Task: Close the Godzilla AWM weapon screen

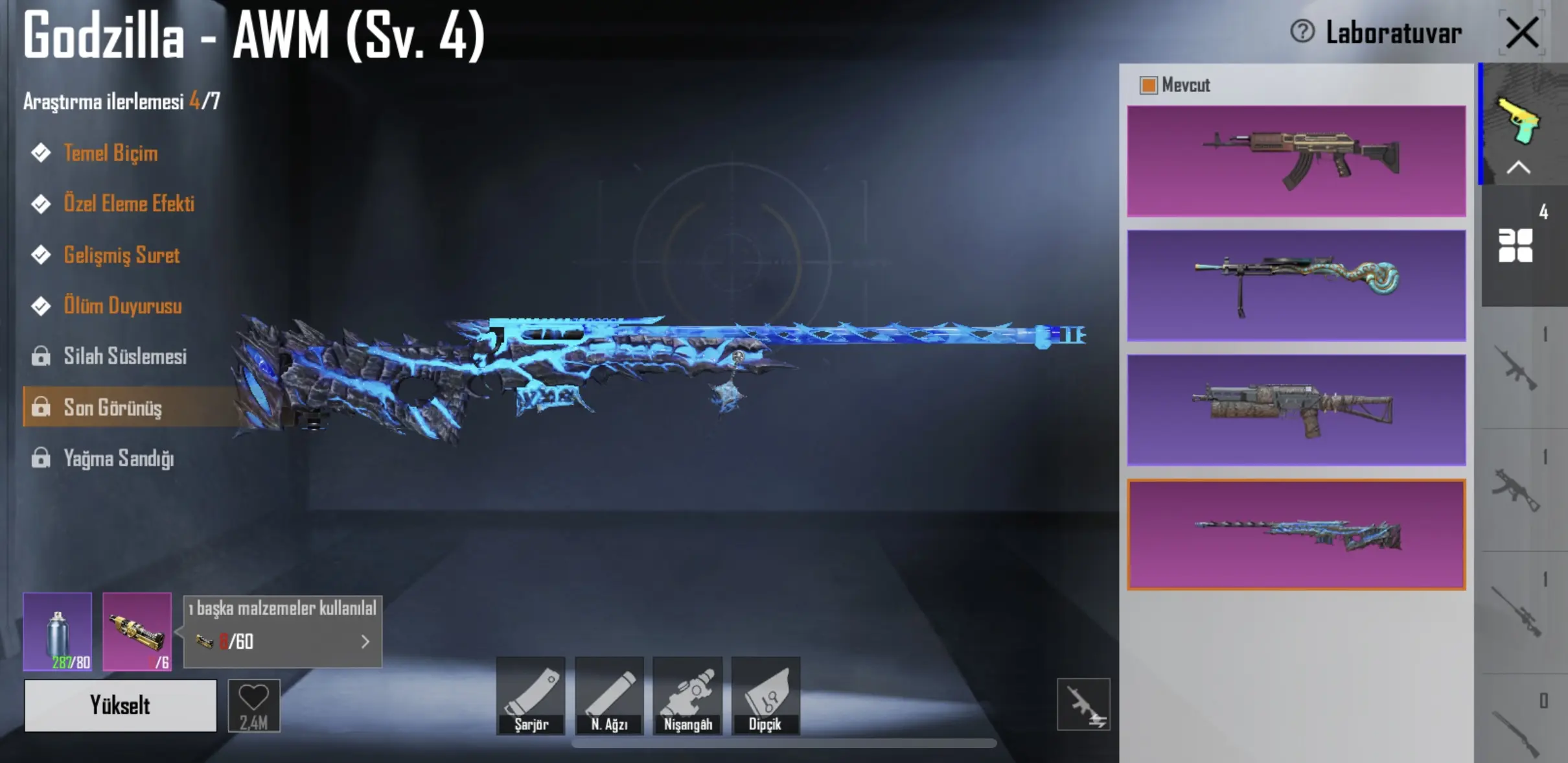Action: 1521,33
